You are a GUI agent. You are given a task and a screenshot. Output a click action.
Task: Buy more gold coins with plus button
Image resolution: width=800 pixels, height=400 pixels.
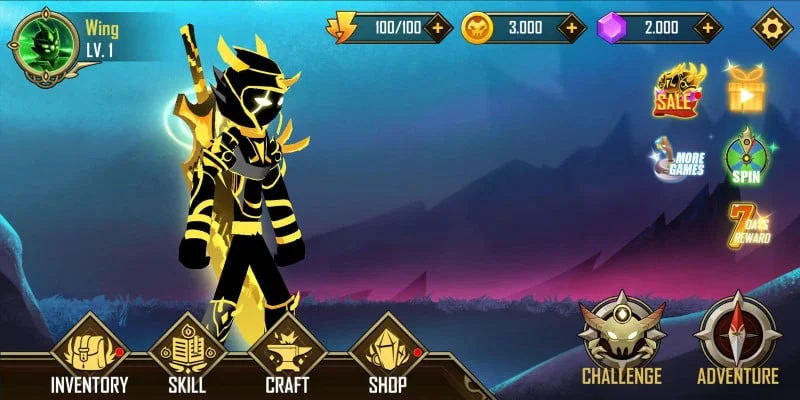[572, 28]
